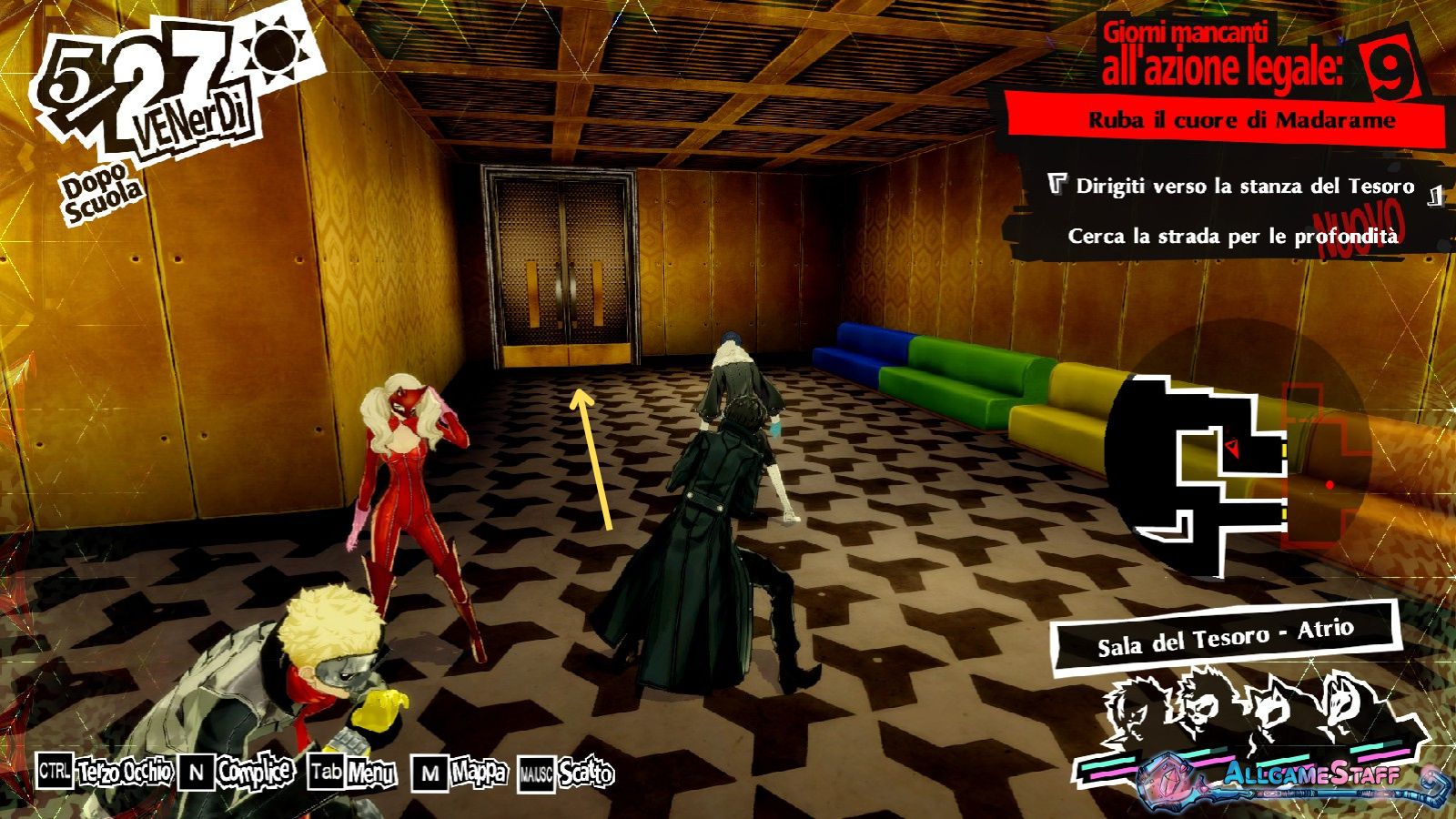Select objective 'Cerca la strada per le profondità'
This screenshot has height=819, width=1456.
point(1232,237)
